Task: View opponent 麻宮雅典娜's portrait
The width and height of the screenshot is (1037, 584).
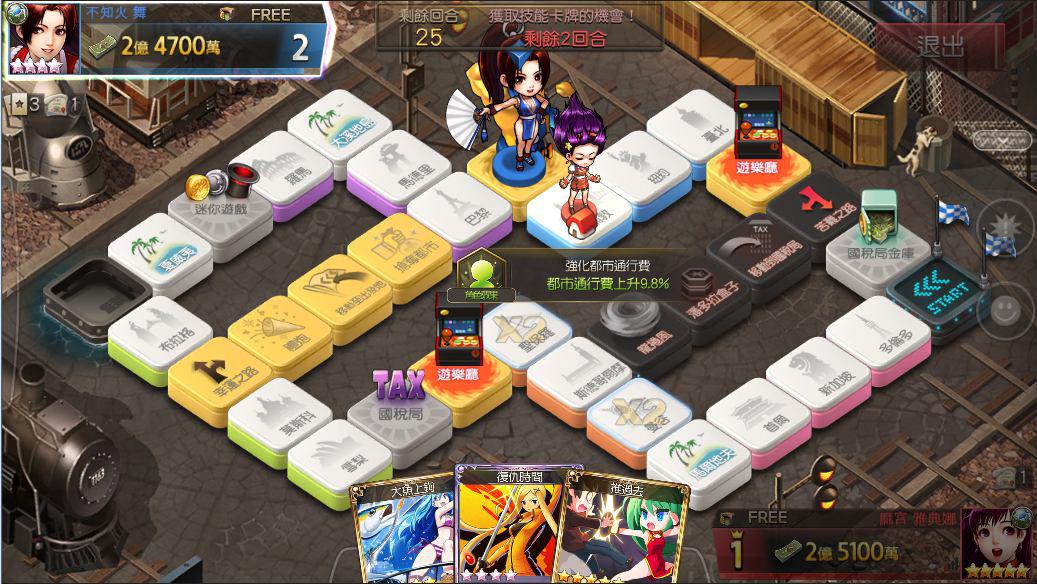Action: tap(996, 545)
